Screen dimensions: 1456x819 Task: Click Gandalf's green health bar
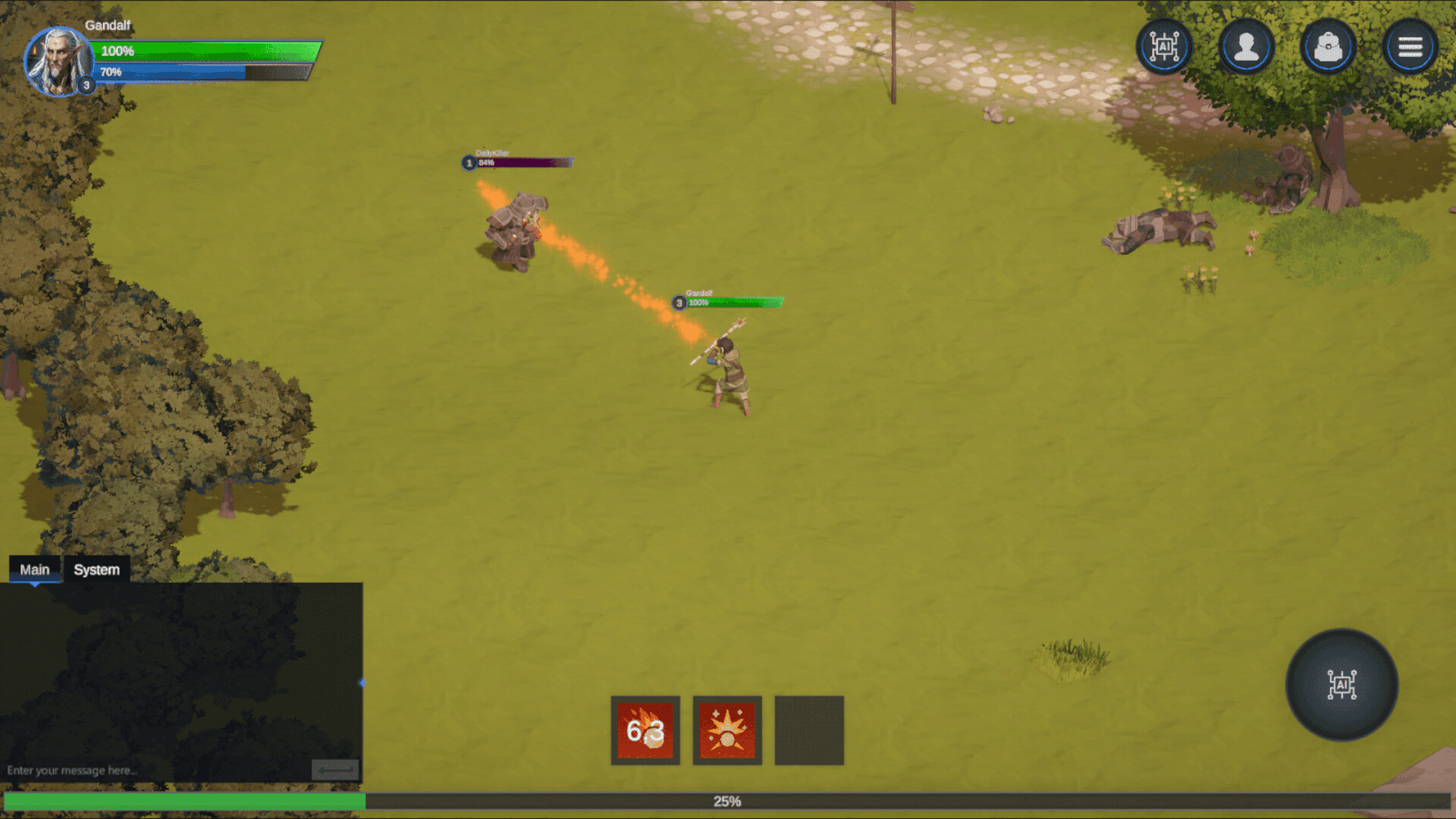205,52
